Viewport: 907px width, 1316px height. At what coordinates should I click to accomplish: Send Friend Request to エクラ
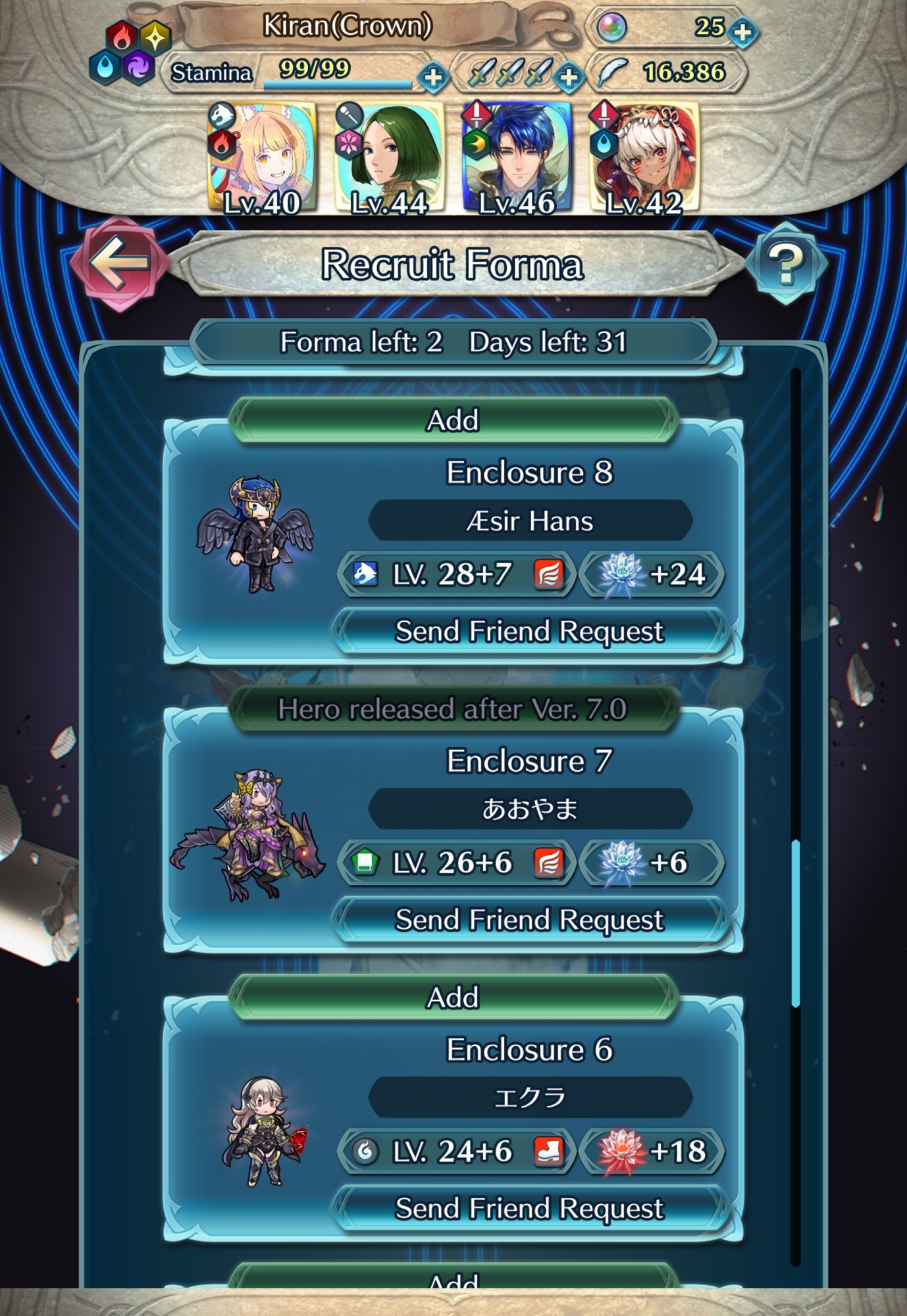(x=529, y=1209)
